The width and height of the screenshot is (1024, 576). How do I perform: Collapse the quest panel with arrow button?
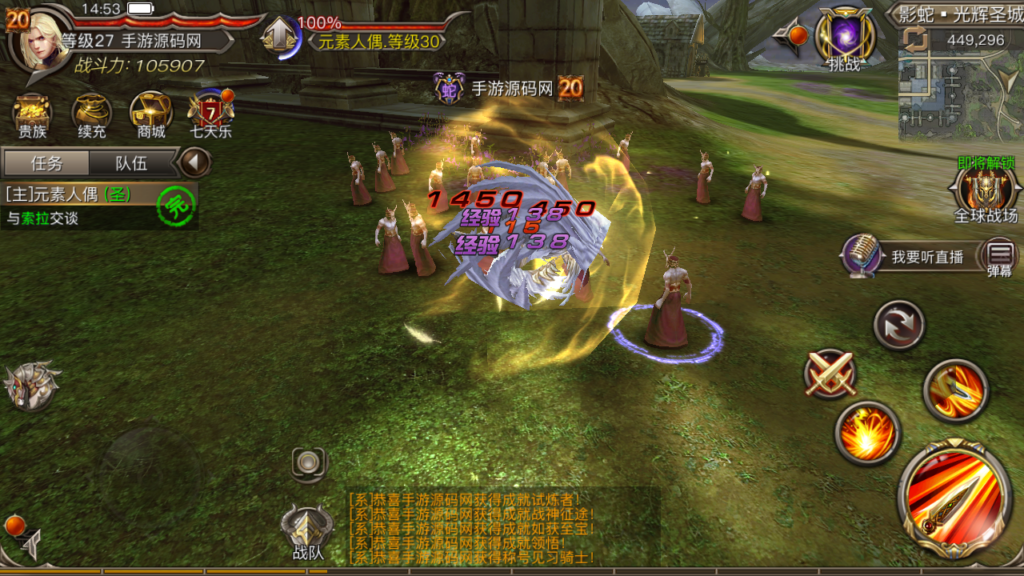pos(195,162)
